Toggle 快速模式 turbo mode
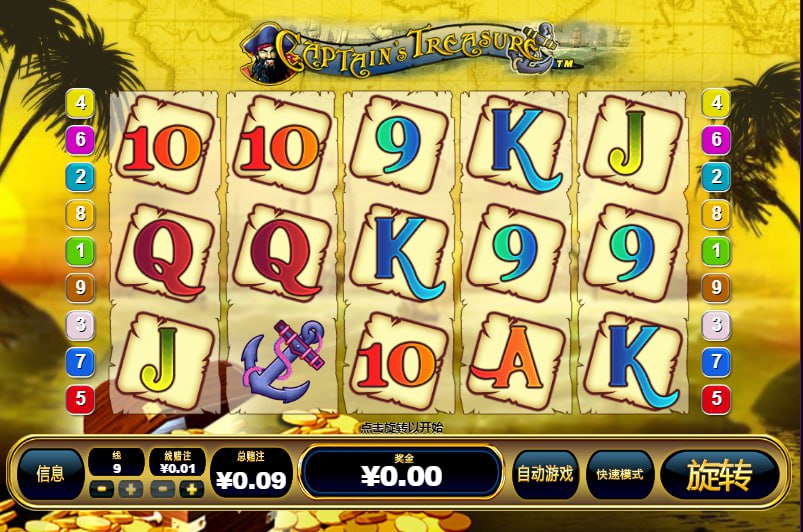Screen dimensions: 803x532 (x=620, y=474)
